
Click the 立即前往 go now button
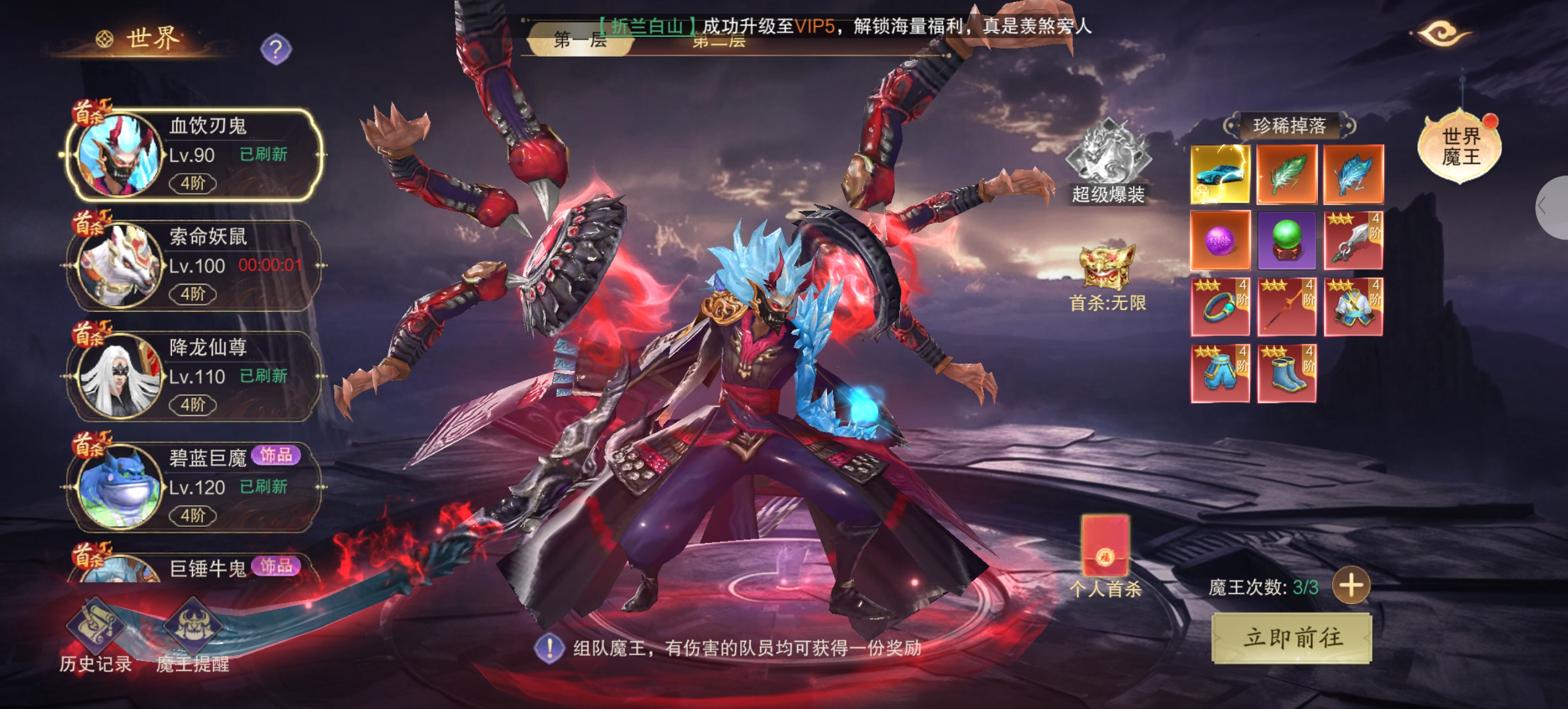coord(1291,638)
